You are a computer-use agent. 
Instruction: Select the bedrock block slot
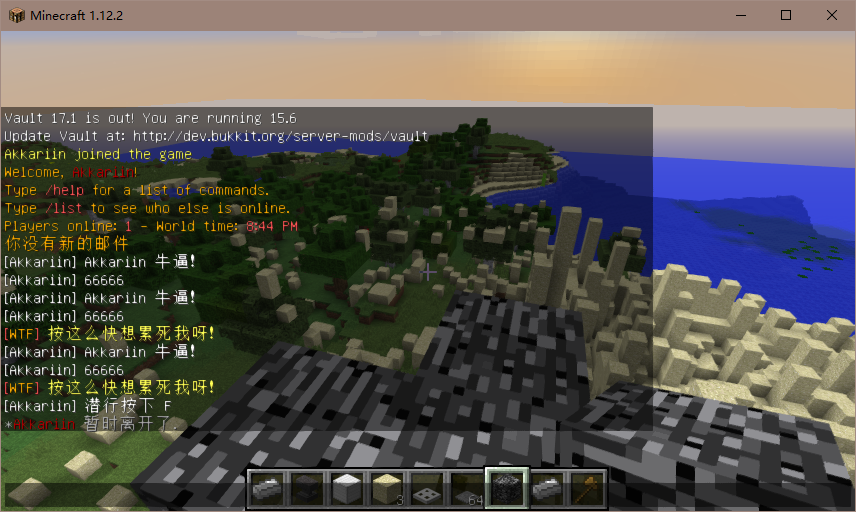coord(507,488)
